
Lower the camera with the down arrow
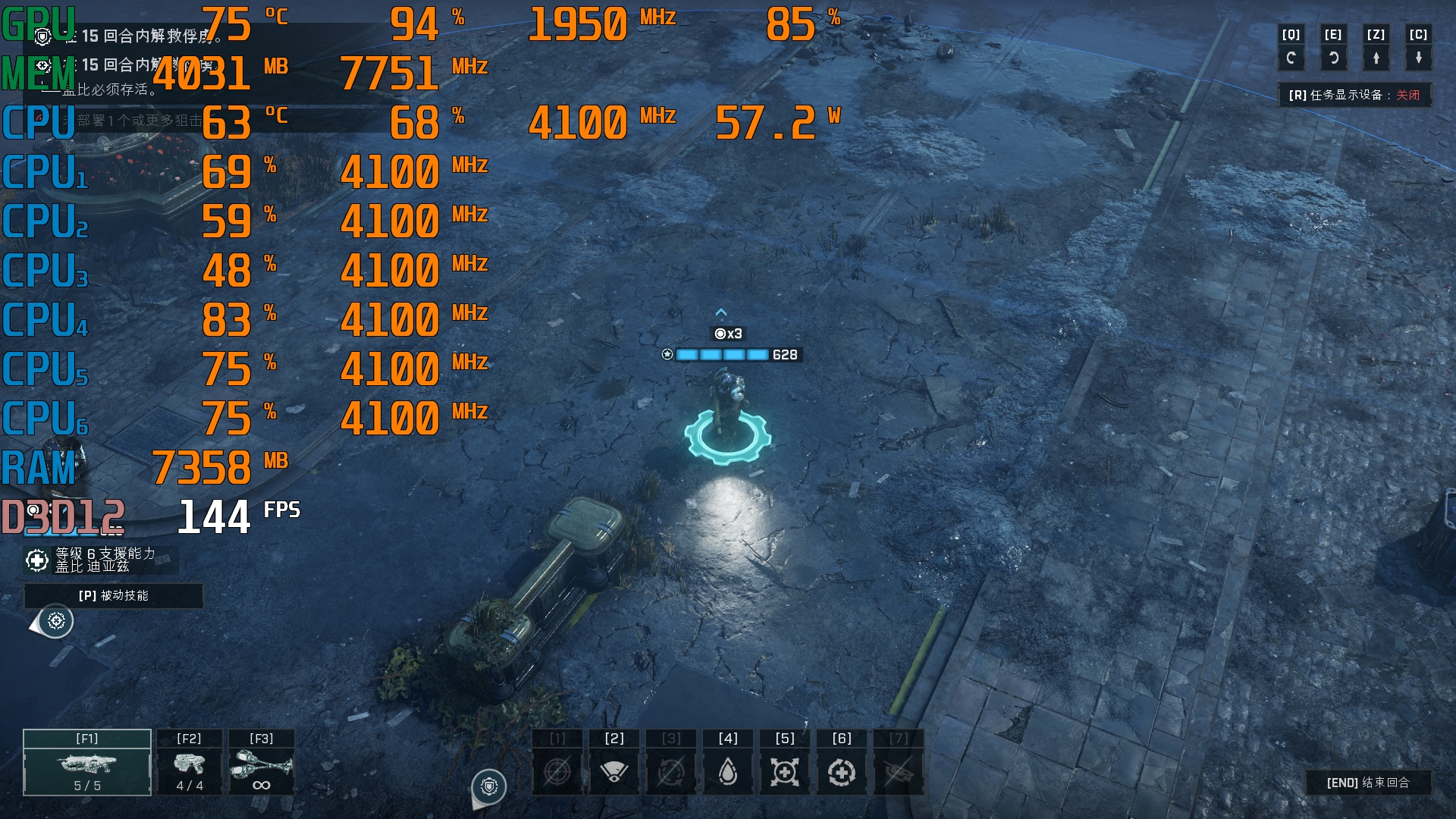[x=1418, y=58]
